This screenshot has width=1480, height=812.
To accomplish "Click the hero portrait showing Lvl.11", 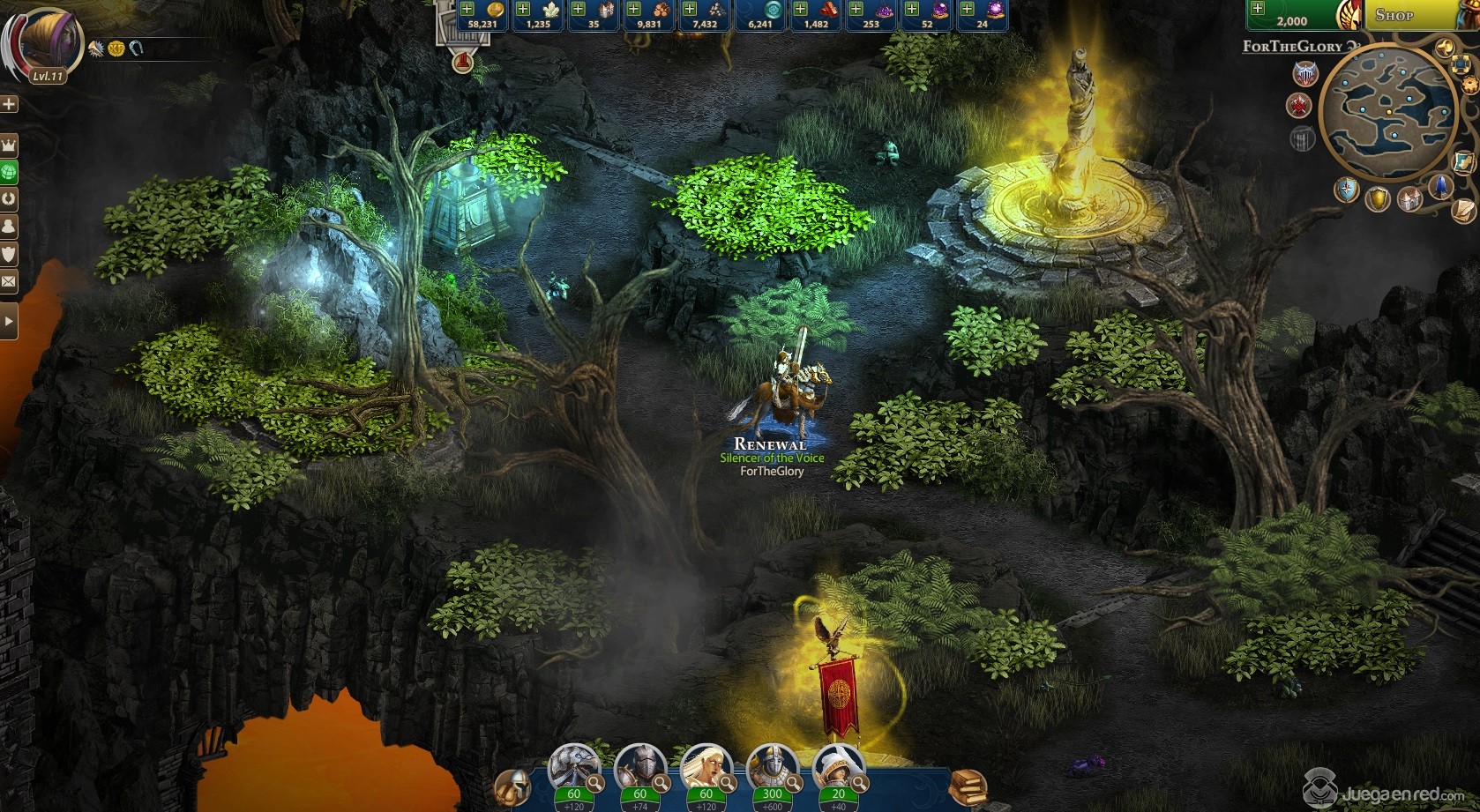I will pos(47,42).
